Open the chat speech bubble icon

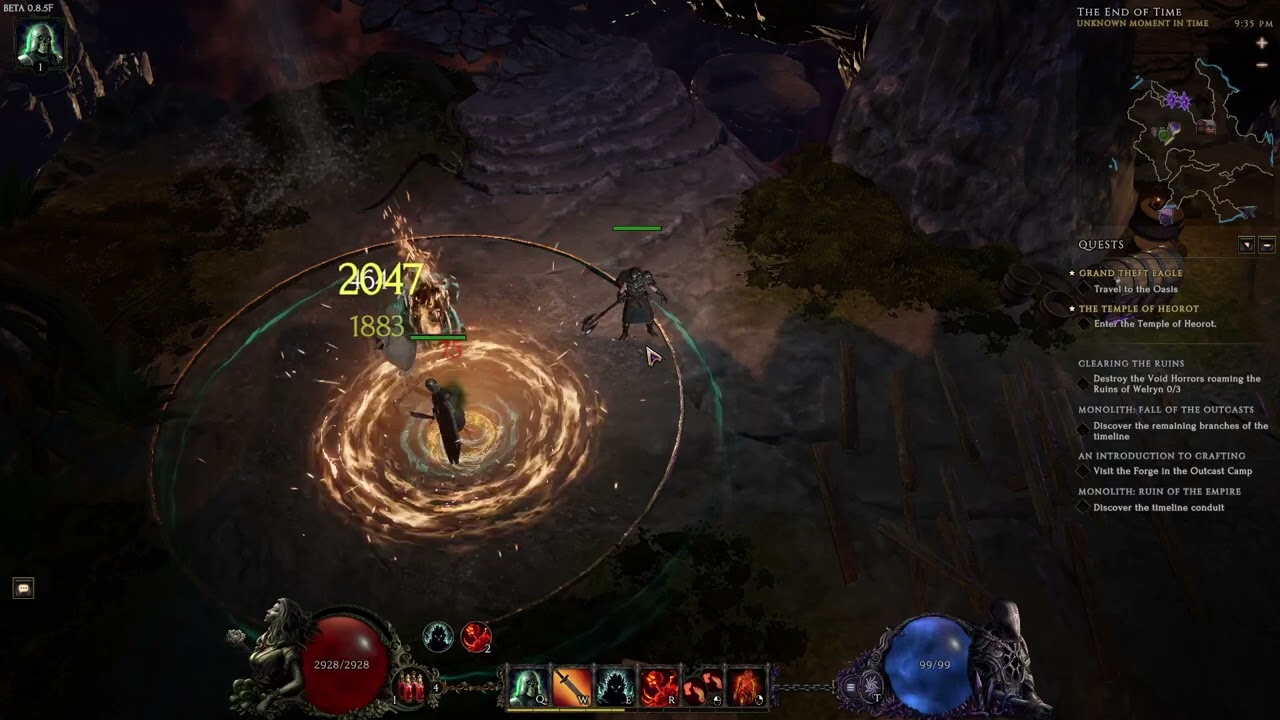[23, 588]
